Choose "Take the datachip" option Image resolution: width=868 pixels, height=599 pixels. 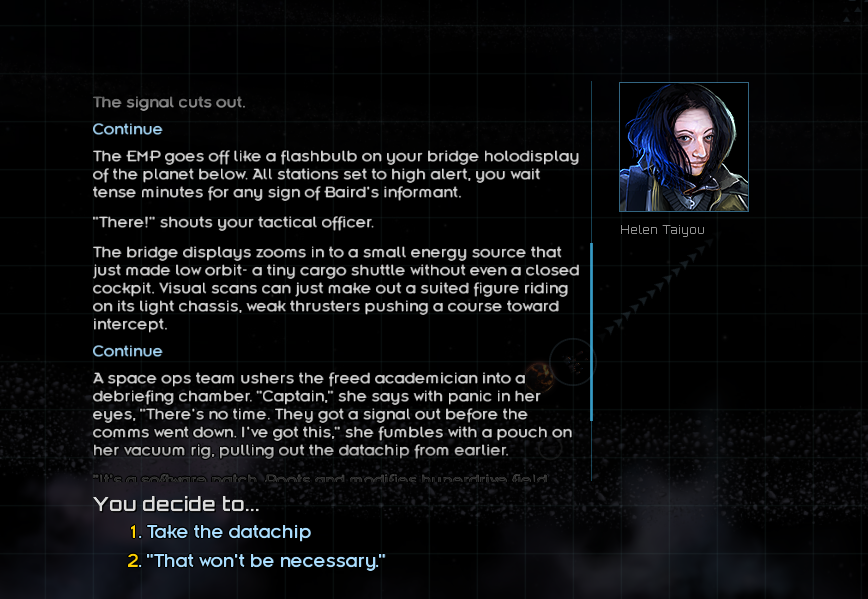229,532
